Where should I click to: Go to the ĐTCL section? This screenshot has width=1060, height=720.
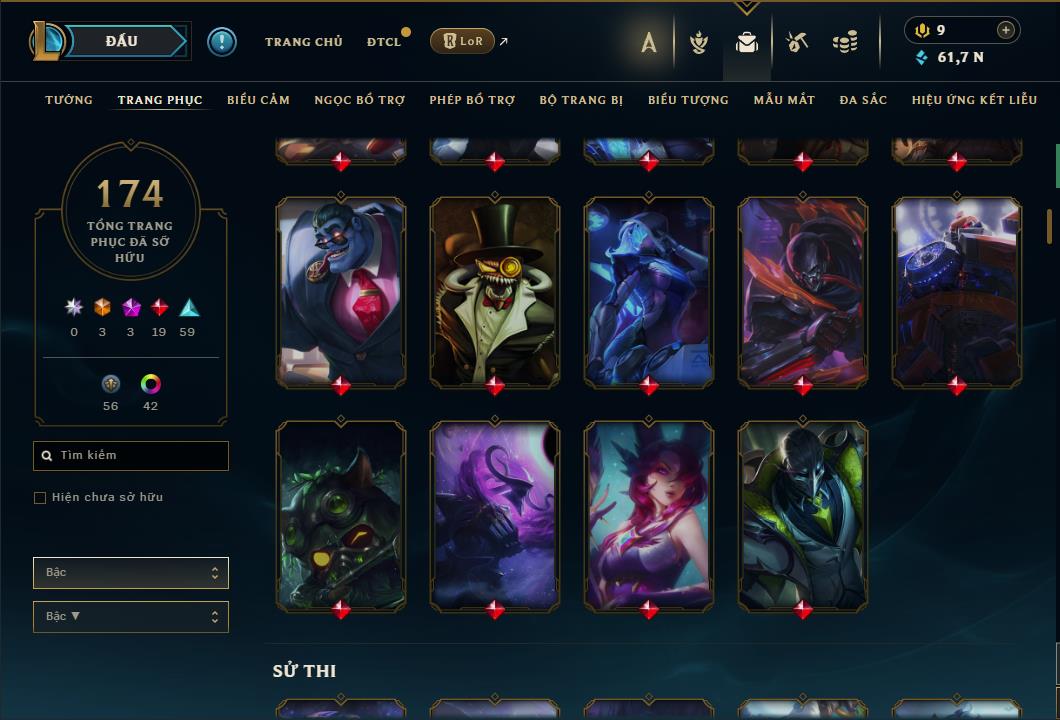click(383, 42)
